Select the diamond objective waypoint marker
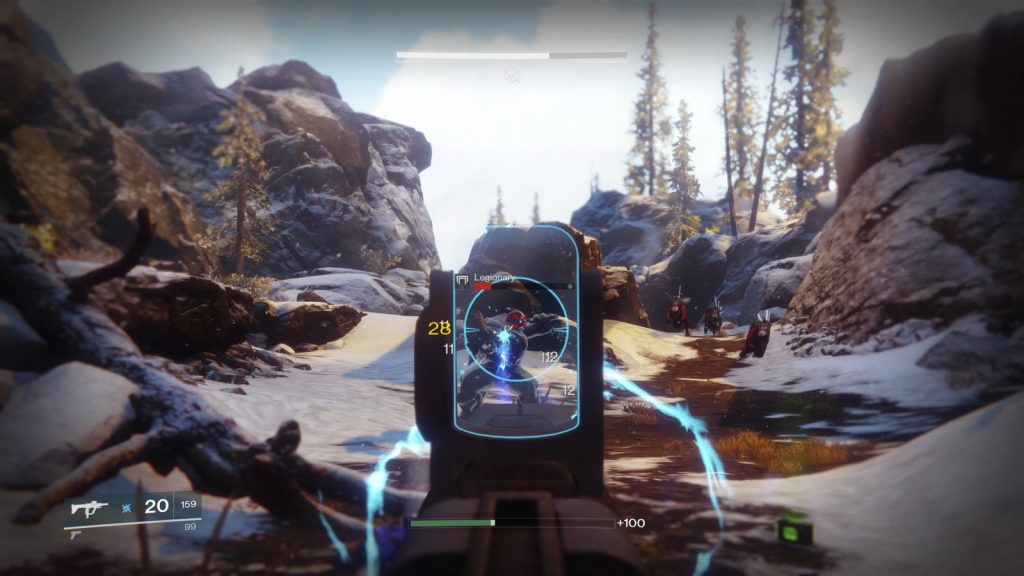 [x=512, y=76]
